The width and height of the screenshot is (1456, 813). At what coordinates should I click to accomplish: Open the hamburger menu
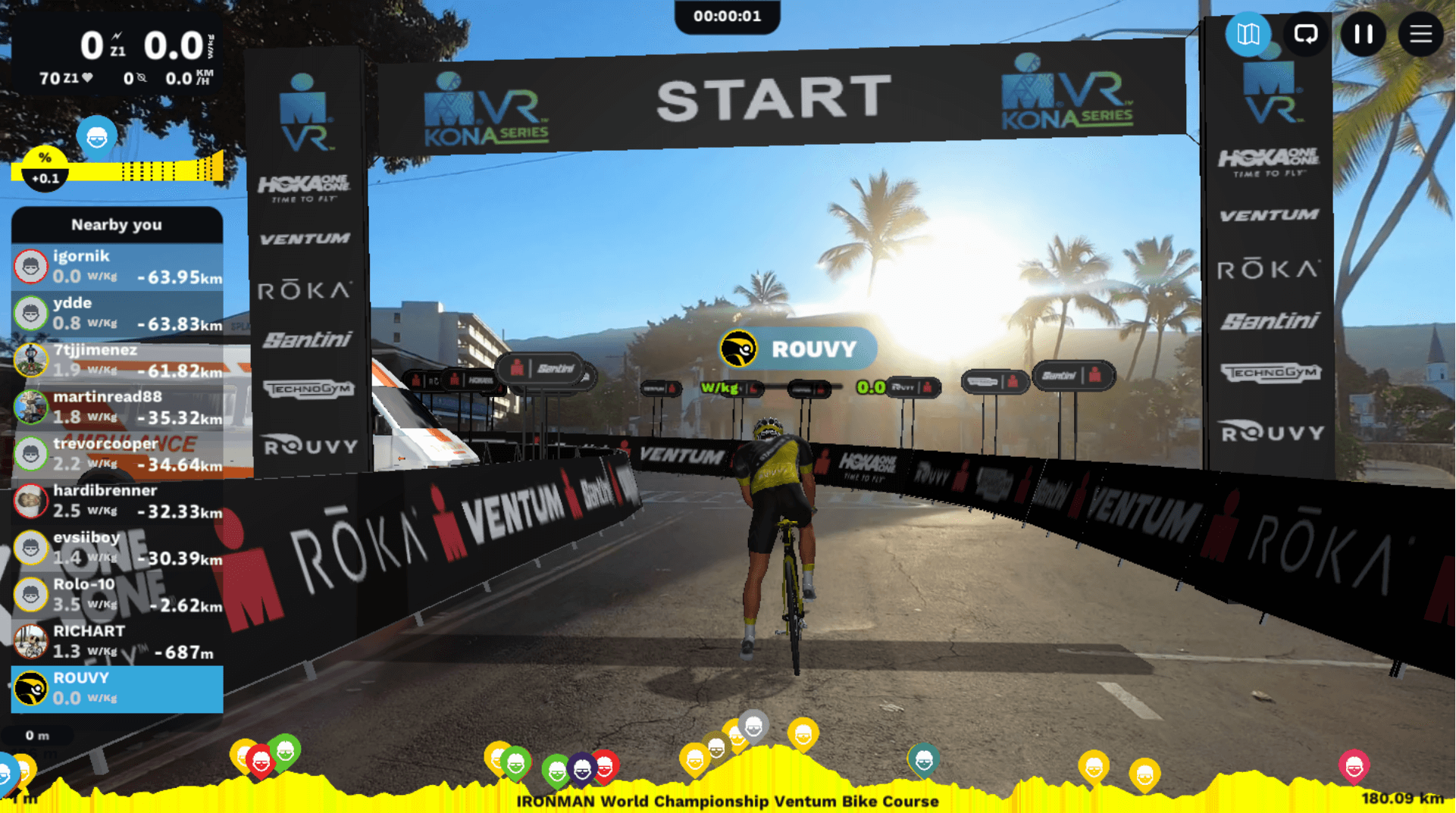[1420, 34]
